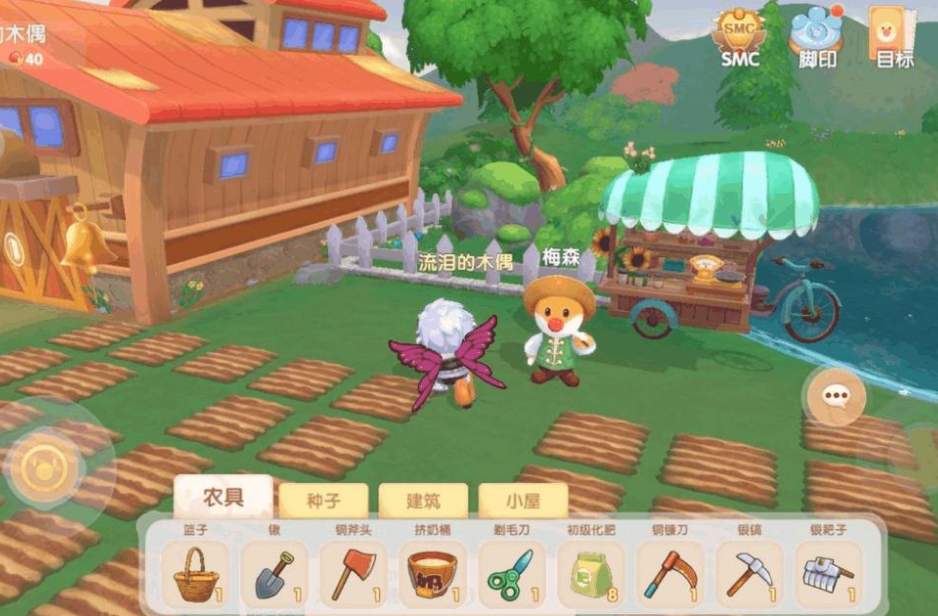Choose the copper axe slot
Screen dimensions: 938x616
pos(353,574)
